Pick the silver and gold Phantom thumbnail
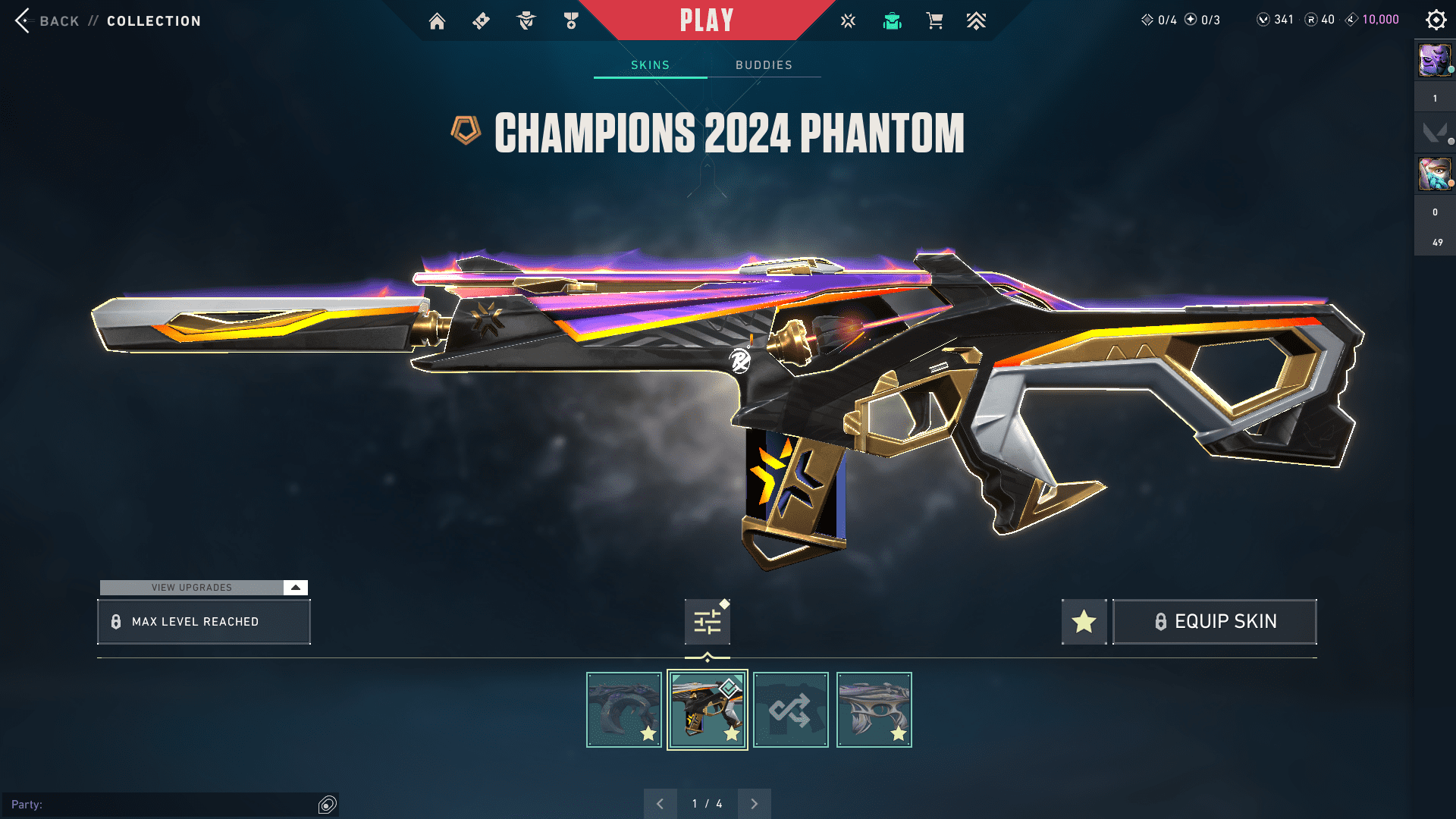Viewport: 1456px width, 819px height. click(874, 710)
